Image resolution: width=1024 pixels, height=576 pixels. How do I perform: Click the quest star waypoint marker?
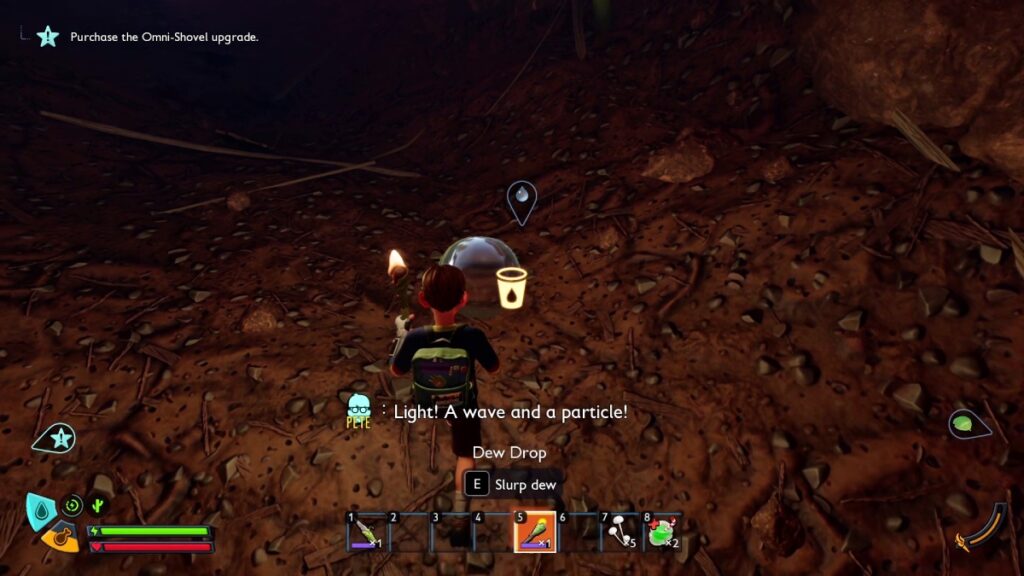point(58,437)
